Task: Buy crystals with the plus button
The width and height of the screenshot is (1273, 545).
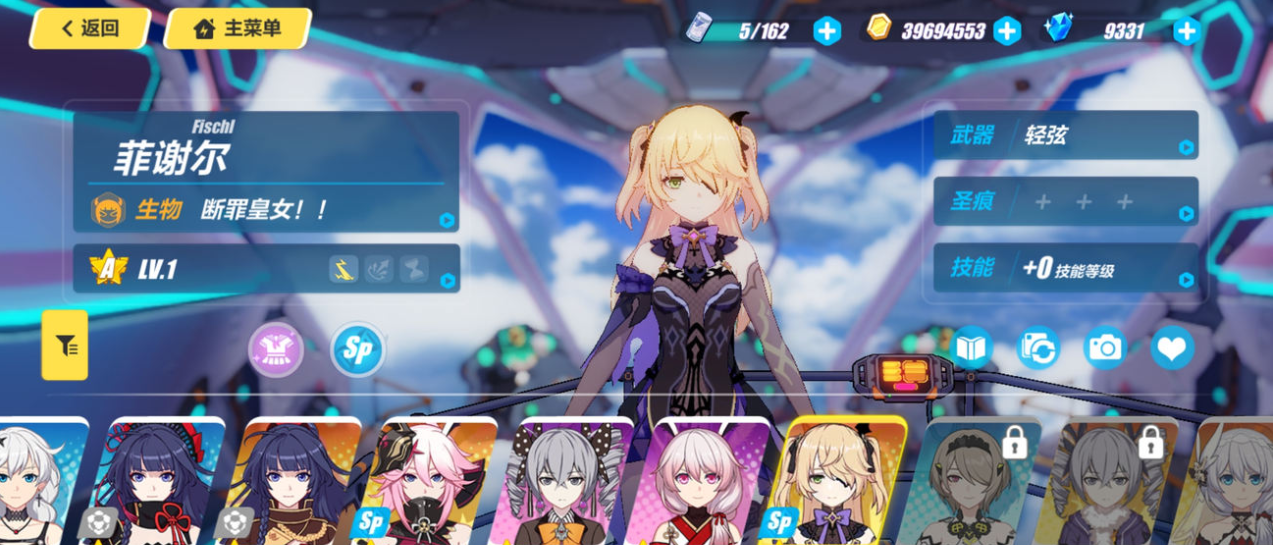Action: tap(1186, 31)
